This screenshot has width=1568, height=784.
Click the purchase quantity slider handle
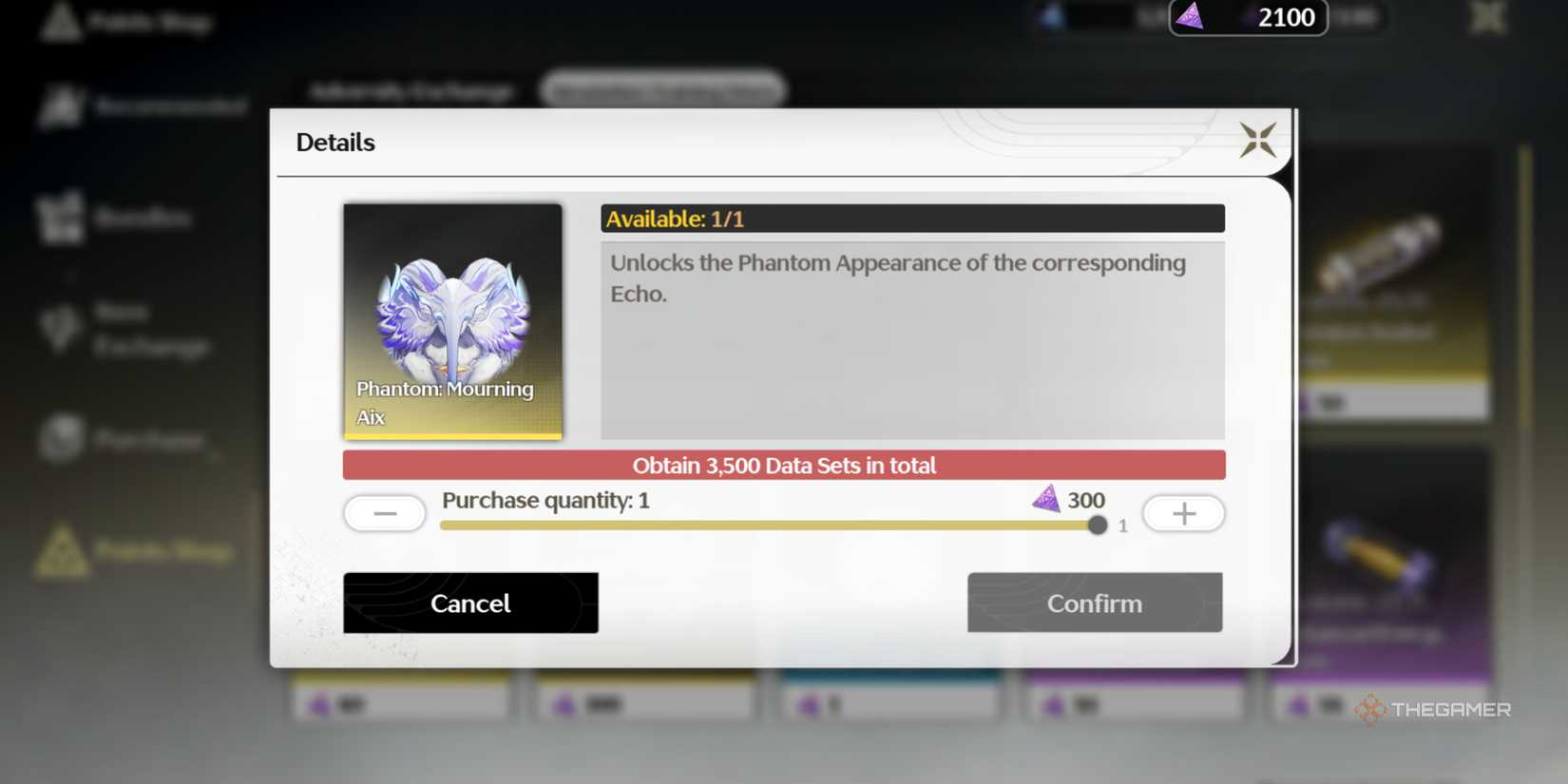1098,524
